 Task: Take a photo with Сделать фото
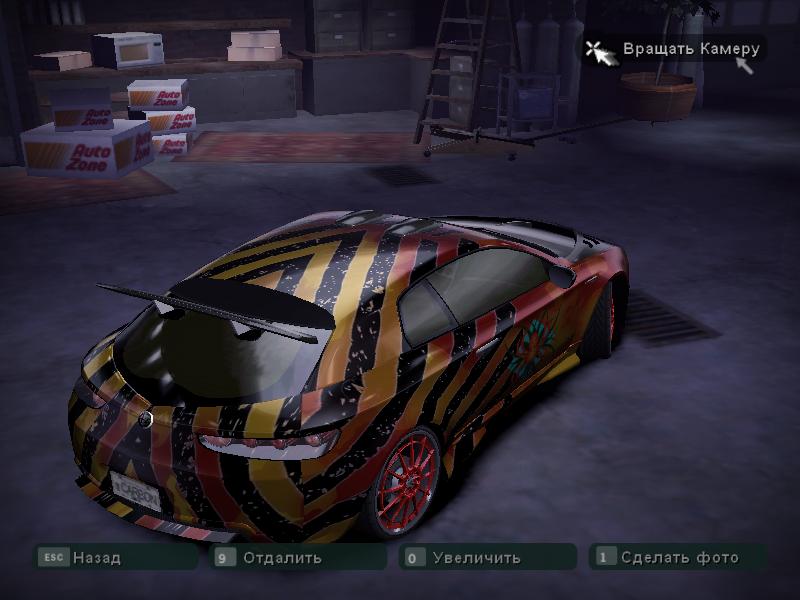[x=678, y=557]
